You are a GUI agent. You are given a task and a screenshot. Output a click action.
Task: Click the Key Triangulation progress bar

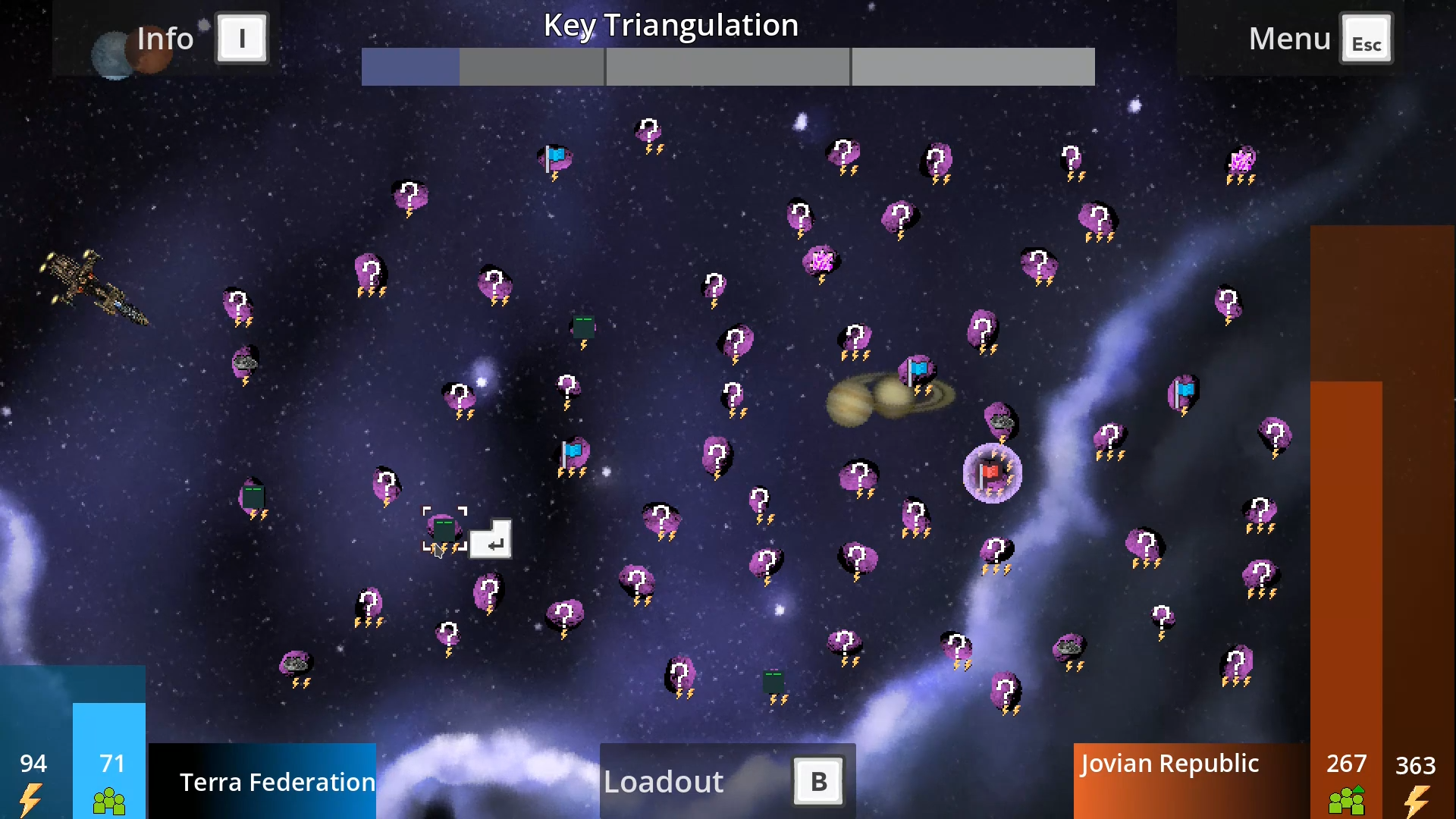point(728,67)
